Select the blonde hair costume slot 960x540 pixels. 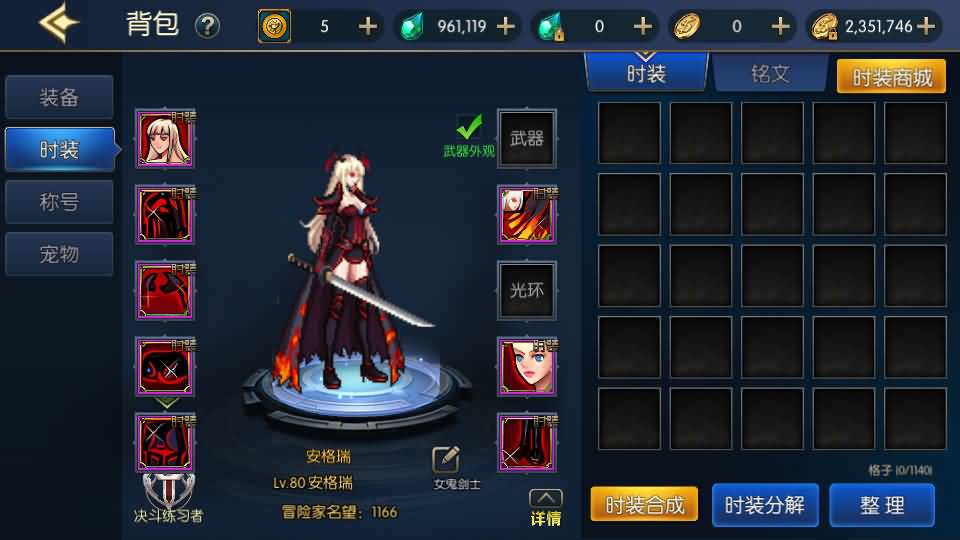click(x=165, y=139)
